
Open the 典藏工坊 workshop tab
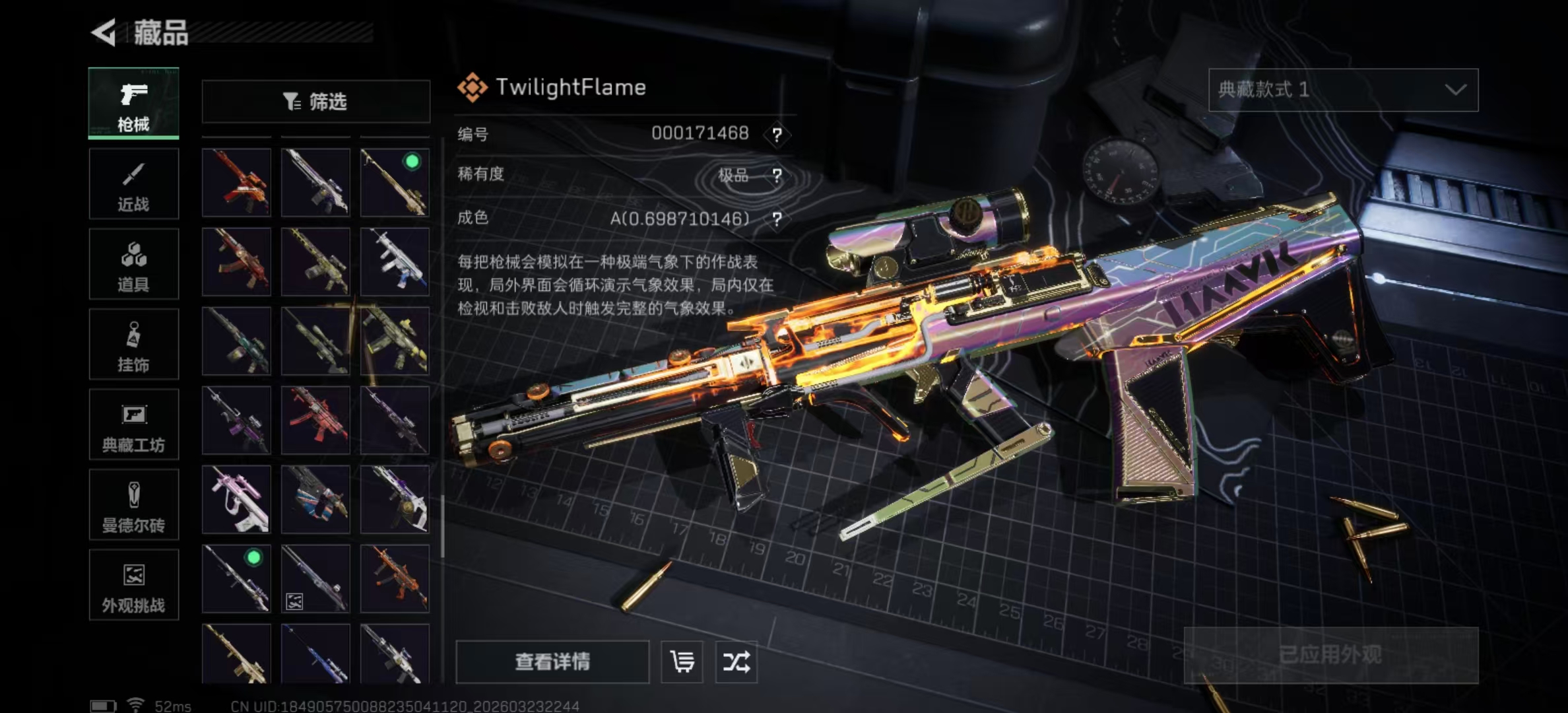tap(133, 425)
